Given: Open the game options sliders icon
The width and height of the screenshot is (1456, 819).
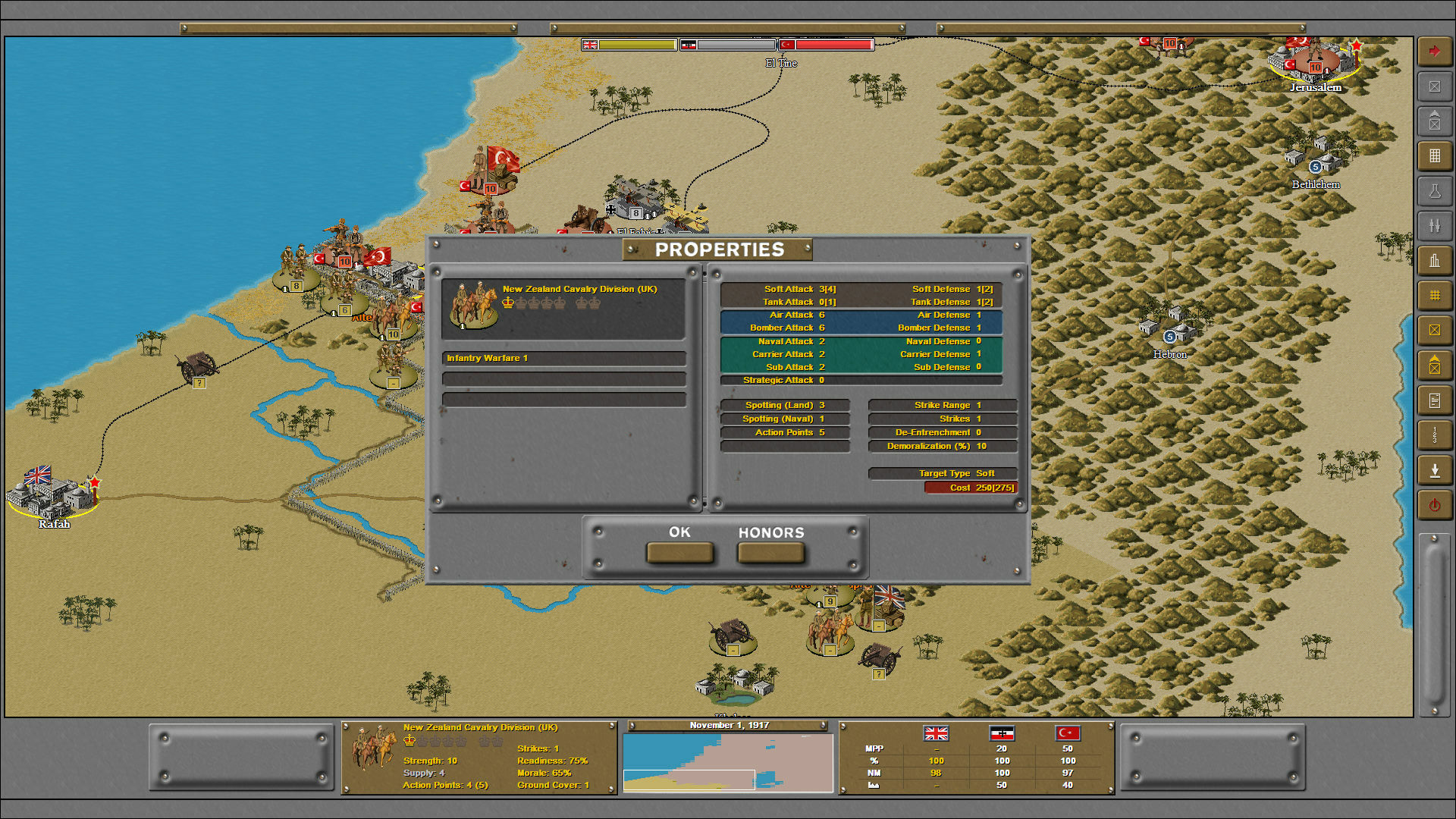Looking at the screenshot, I should pyautogui.click(x=1435, y=225).
